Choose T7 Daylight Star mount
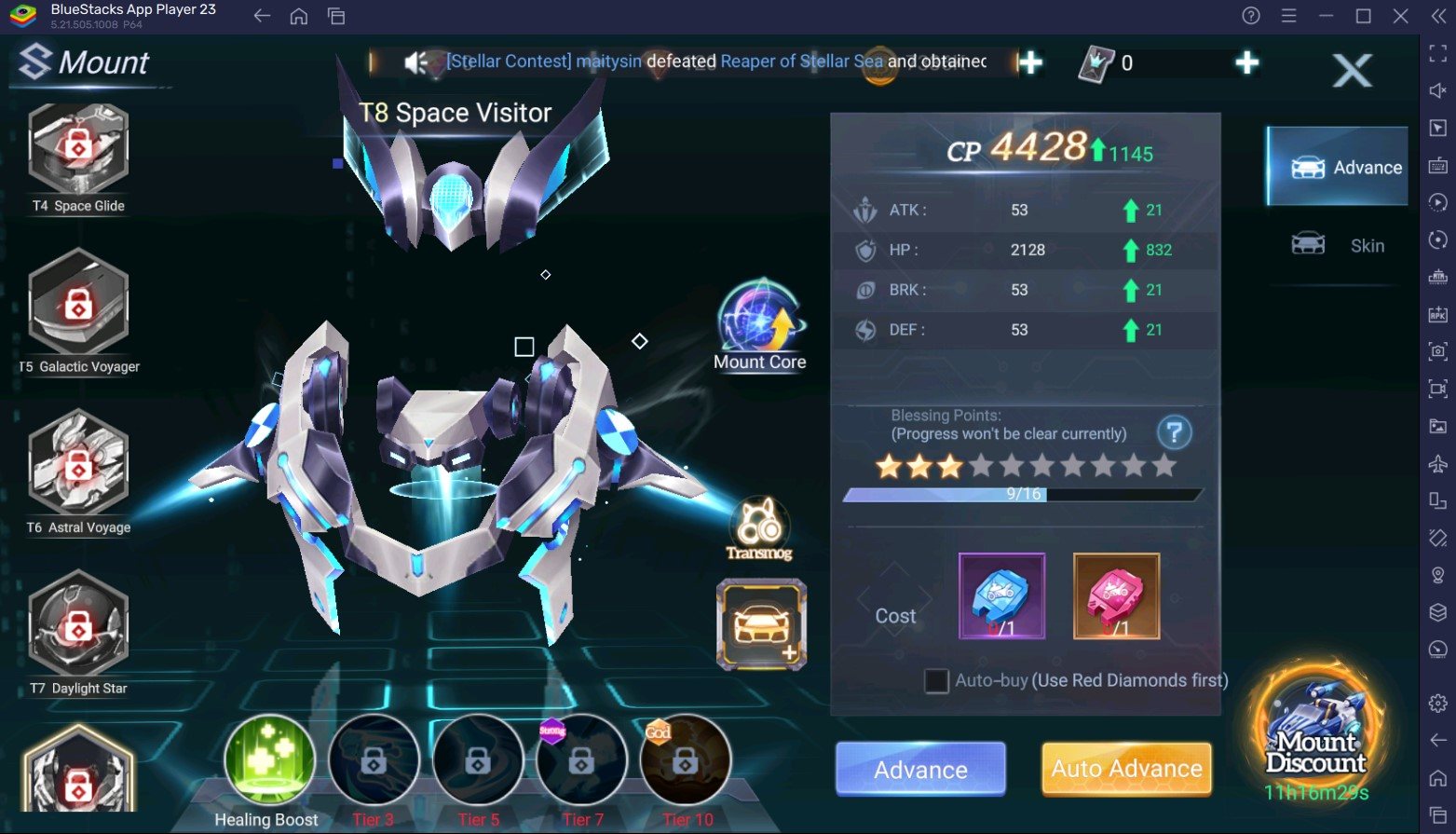The width and height of the screenshot is (1456, 834). pyautogui.click(x=78, y=625)
